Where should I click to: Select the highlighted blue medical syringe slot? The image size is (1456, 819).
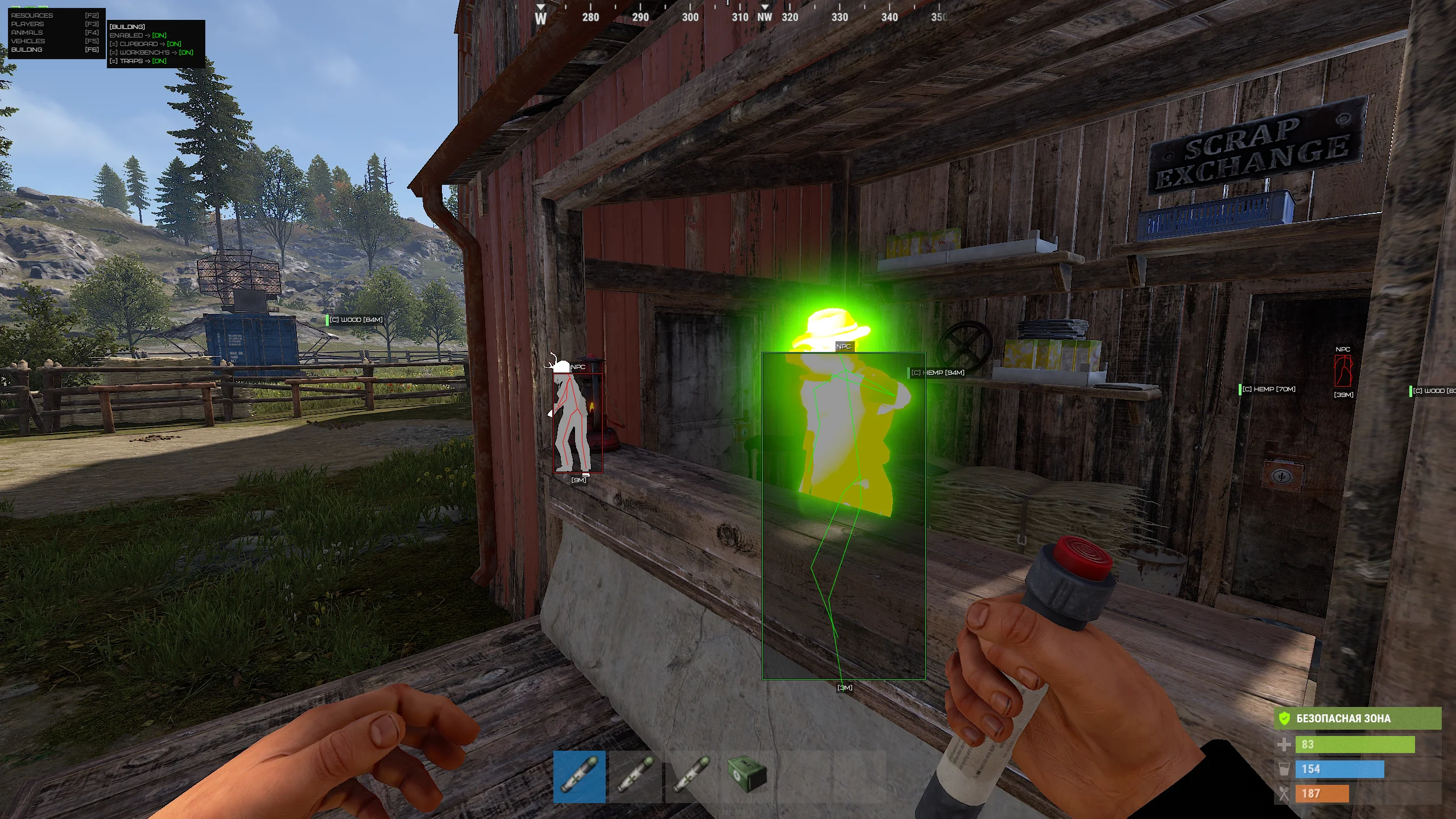pos(579,776)
